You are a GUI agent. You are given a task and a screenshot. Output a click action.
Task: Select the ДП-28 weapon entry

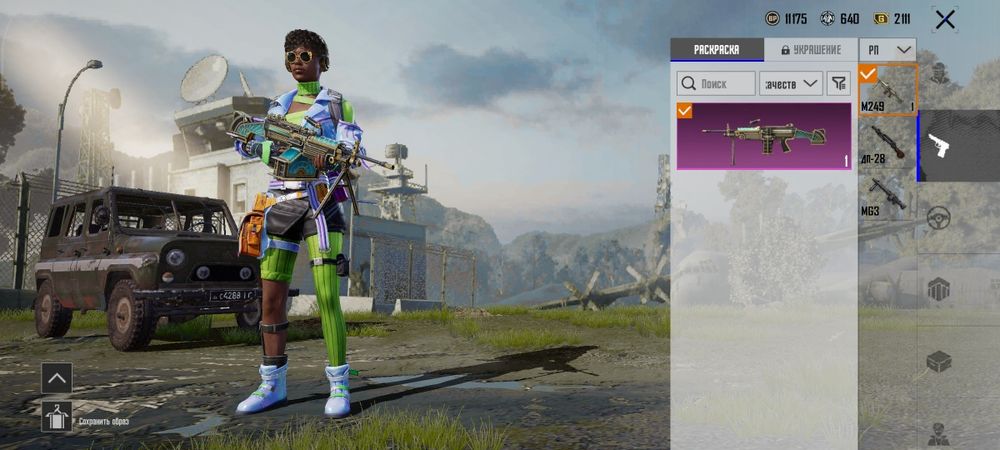tap(887, 143)
